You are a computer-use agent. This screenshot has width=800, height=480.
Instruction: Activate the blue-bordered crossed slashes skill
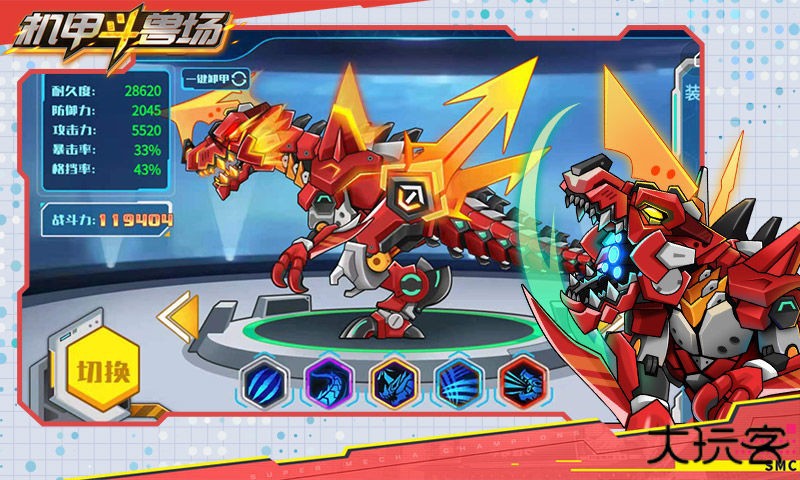click(459, 382)
